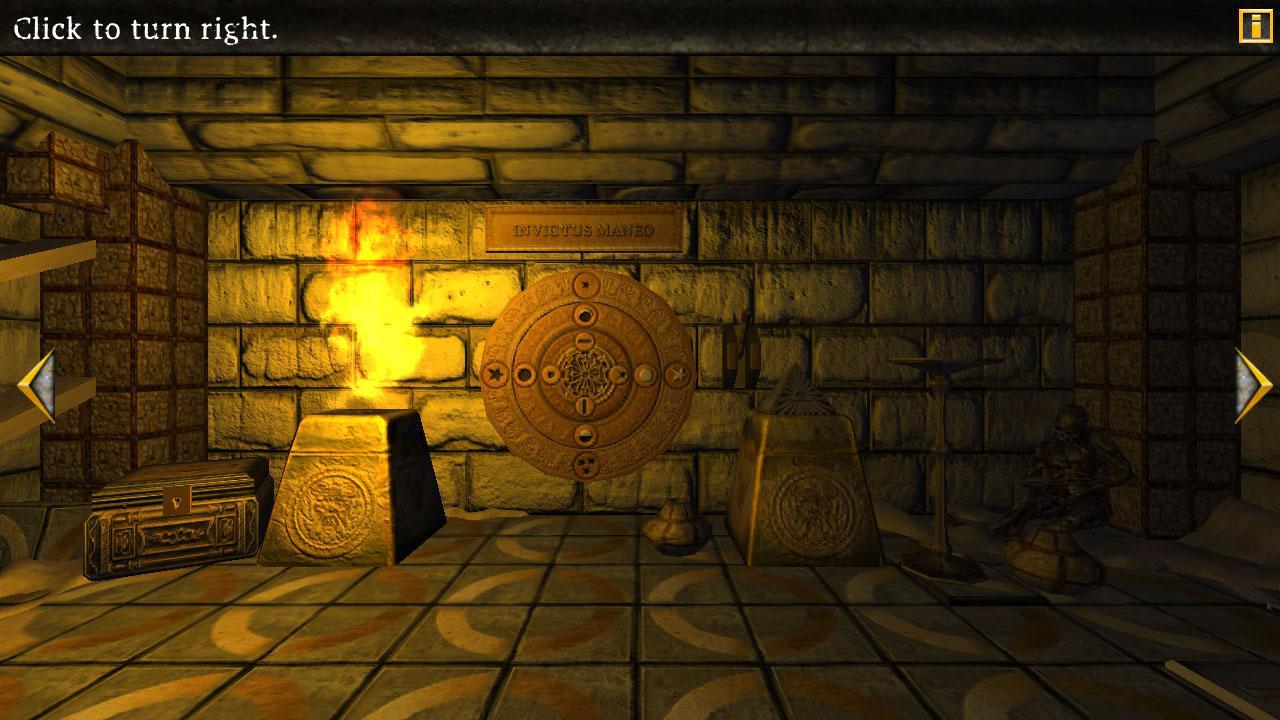Image resolution: width=1280 pixels, height=720 pixels.
Task: Turn left using the gold arrow
Action: coord(37,386)
